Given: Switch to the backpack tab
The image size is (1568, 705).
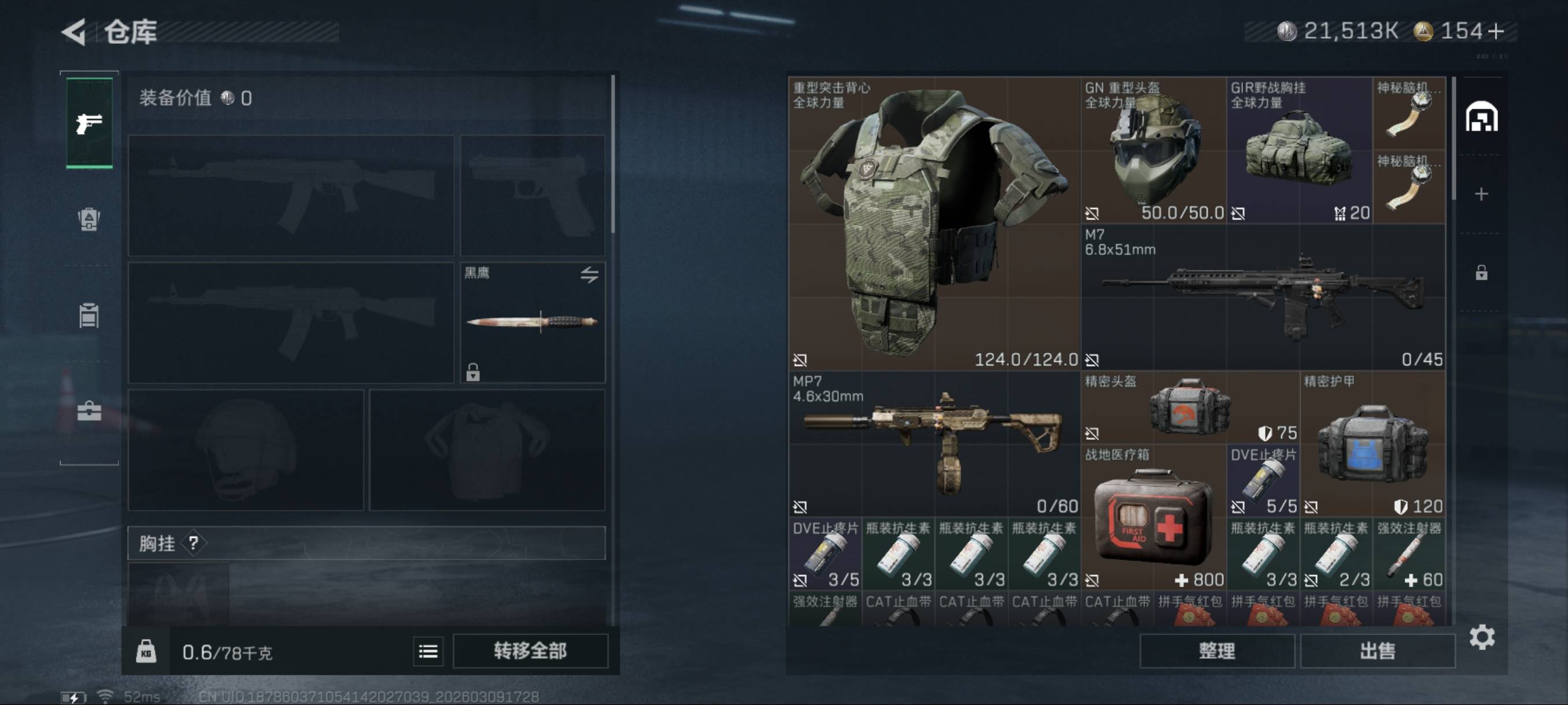Looking at the screenshot, I should pos(89,219).
